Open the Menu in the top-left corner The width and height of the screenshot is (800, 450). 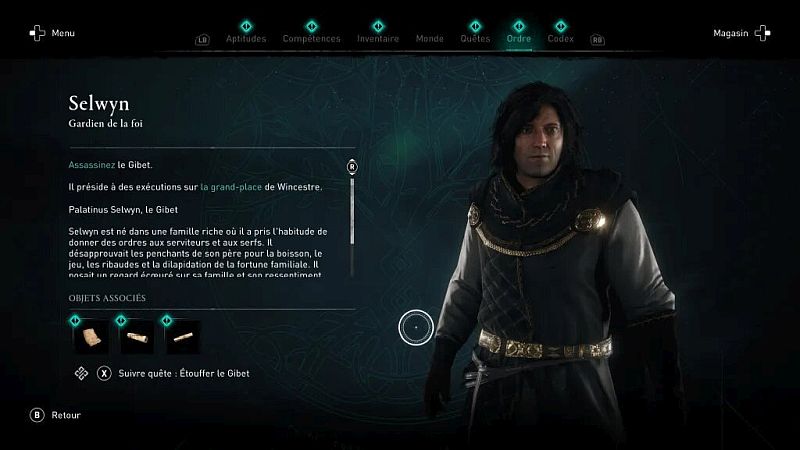52,33
